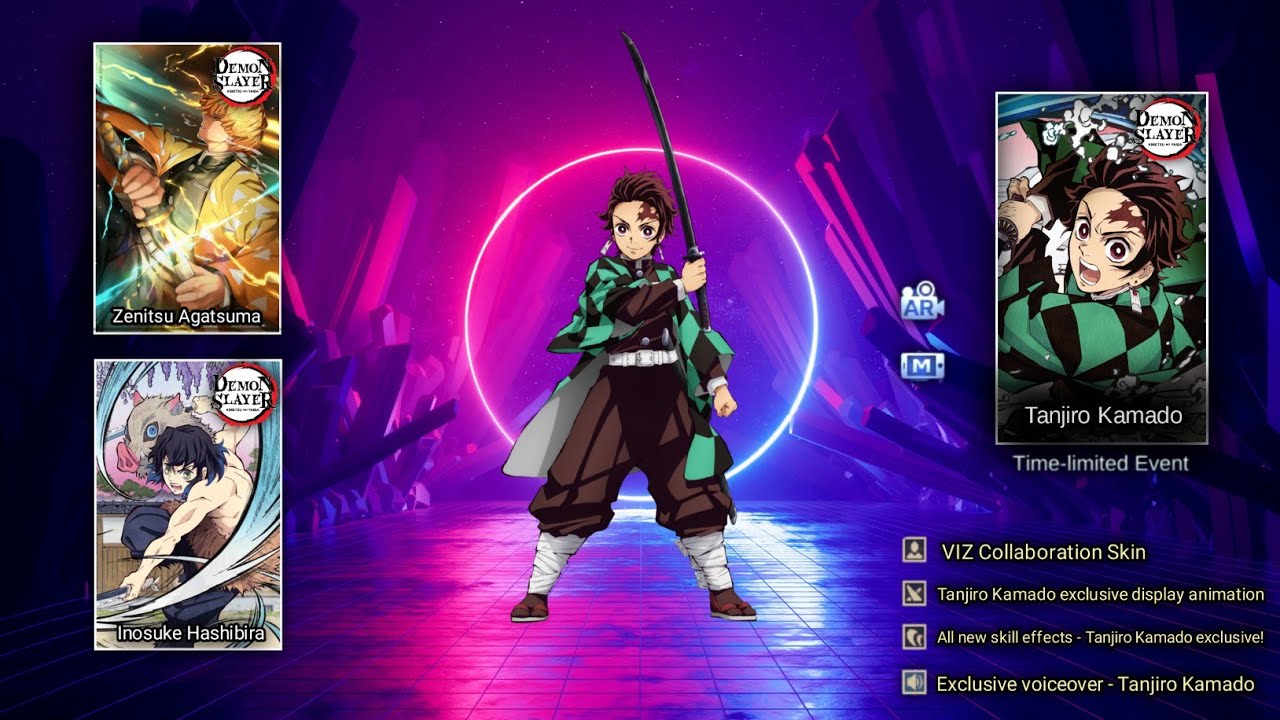
Task: Select the Zenitsu Agatsuma skin card
Action: [187, 188]
